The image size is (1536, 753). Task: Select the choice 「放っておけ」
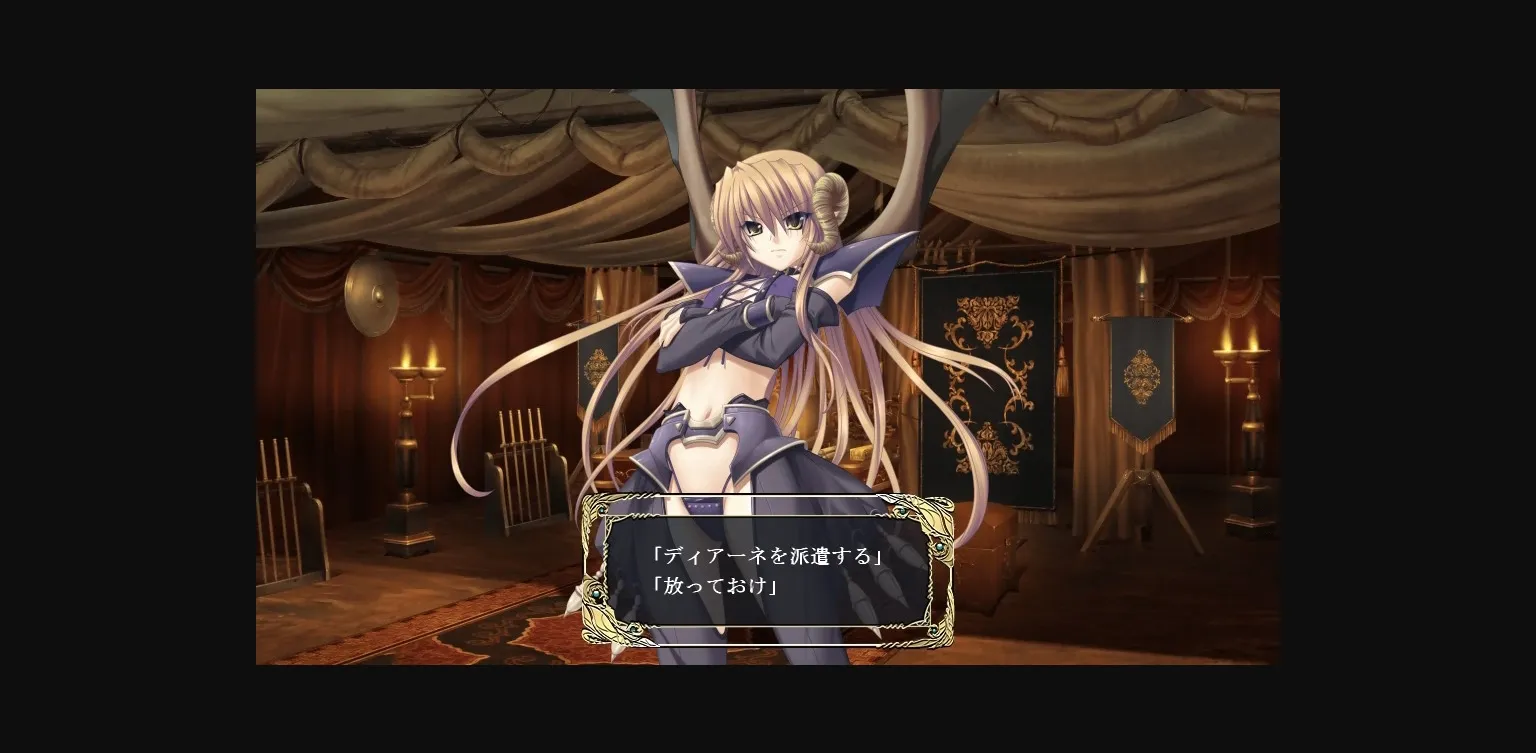713,586
